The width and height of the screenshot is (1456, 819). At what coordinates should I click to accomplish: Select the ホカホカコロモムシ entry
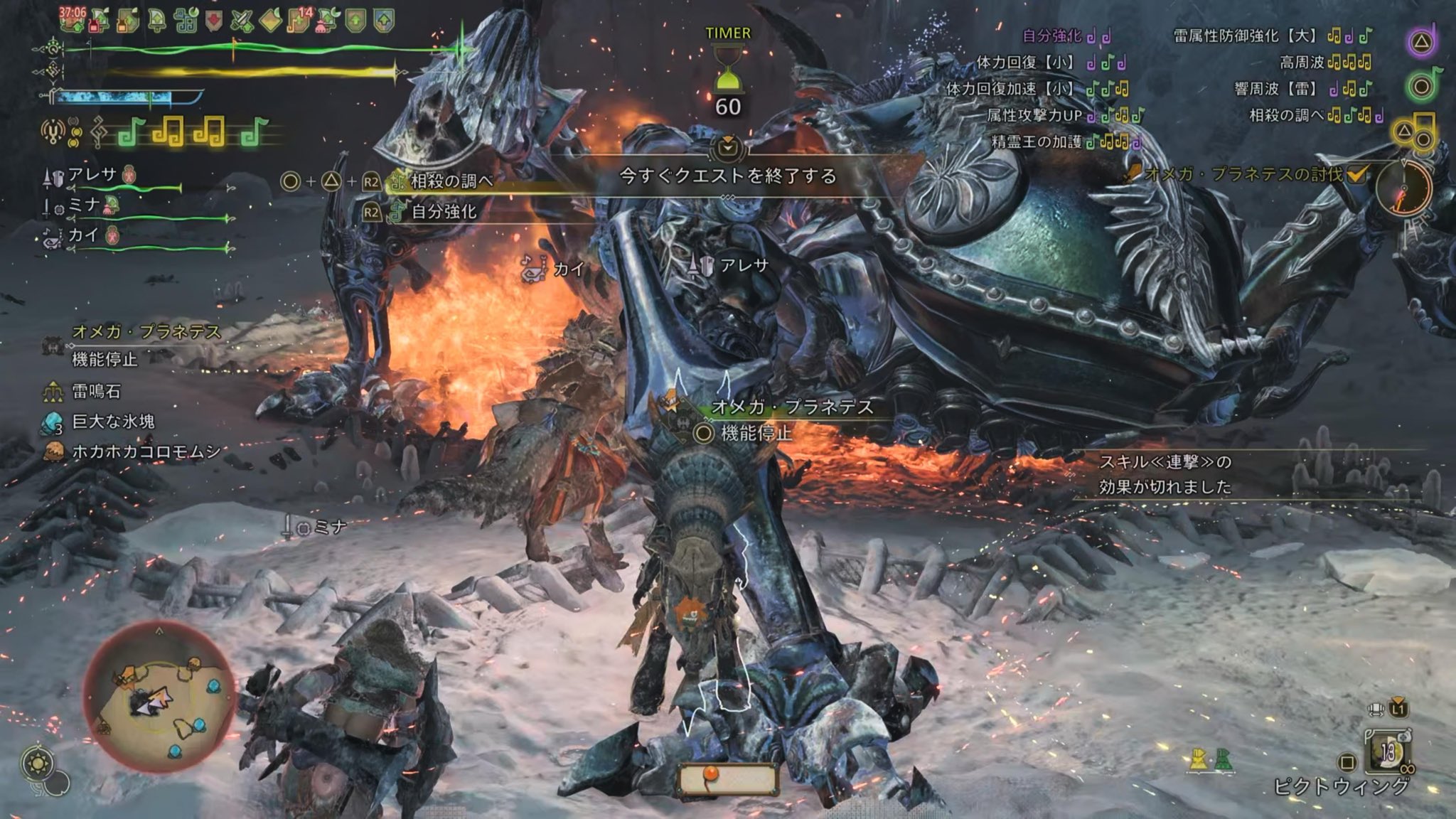[x=146, y=451]
